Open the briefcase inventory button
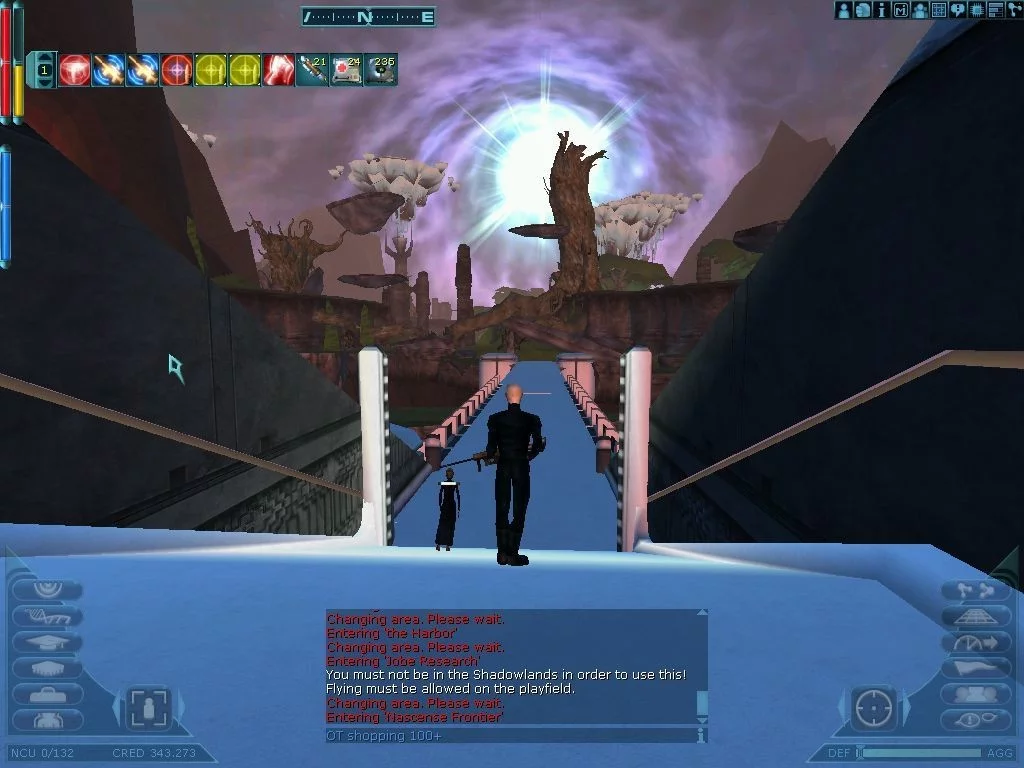This screenshot has height=768, width=1024. 47,694
